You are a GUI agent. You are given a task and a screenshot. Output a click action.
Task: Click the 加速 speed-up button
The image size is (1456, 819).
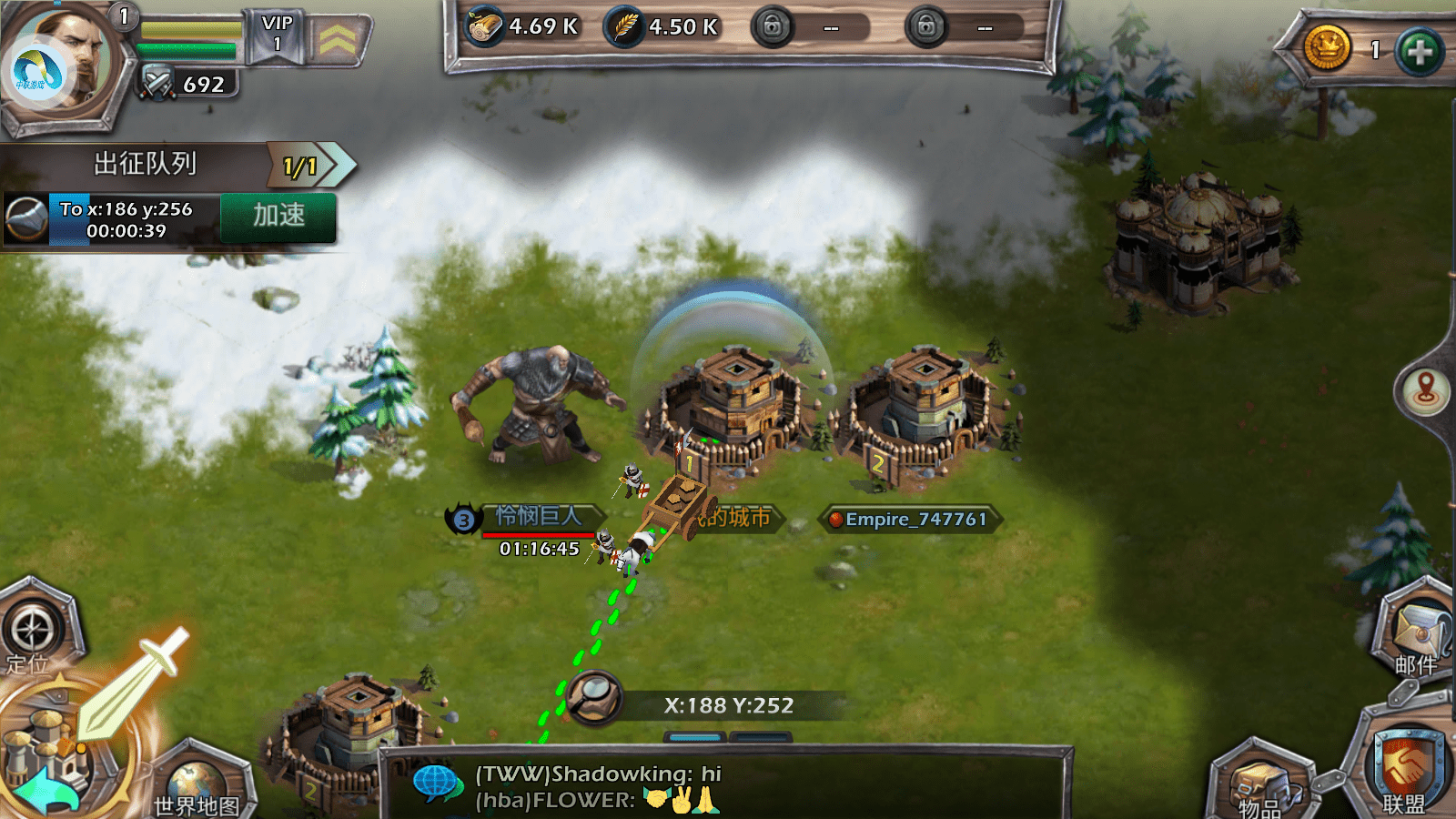278,217
